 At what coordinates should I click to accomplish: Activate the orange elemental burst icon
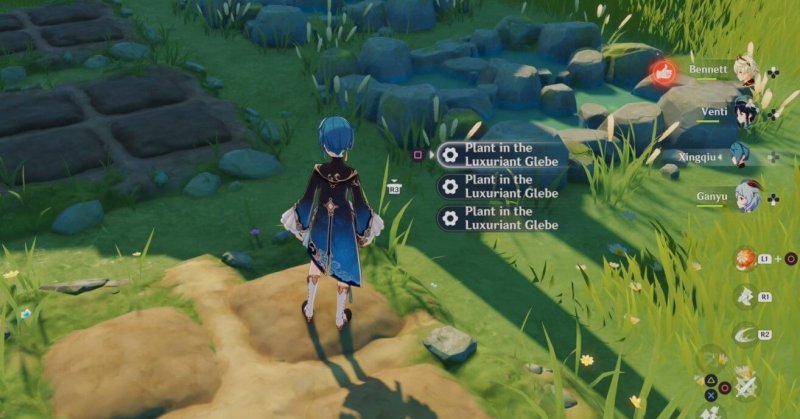(x=743, y=259)
